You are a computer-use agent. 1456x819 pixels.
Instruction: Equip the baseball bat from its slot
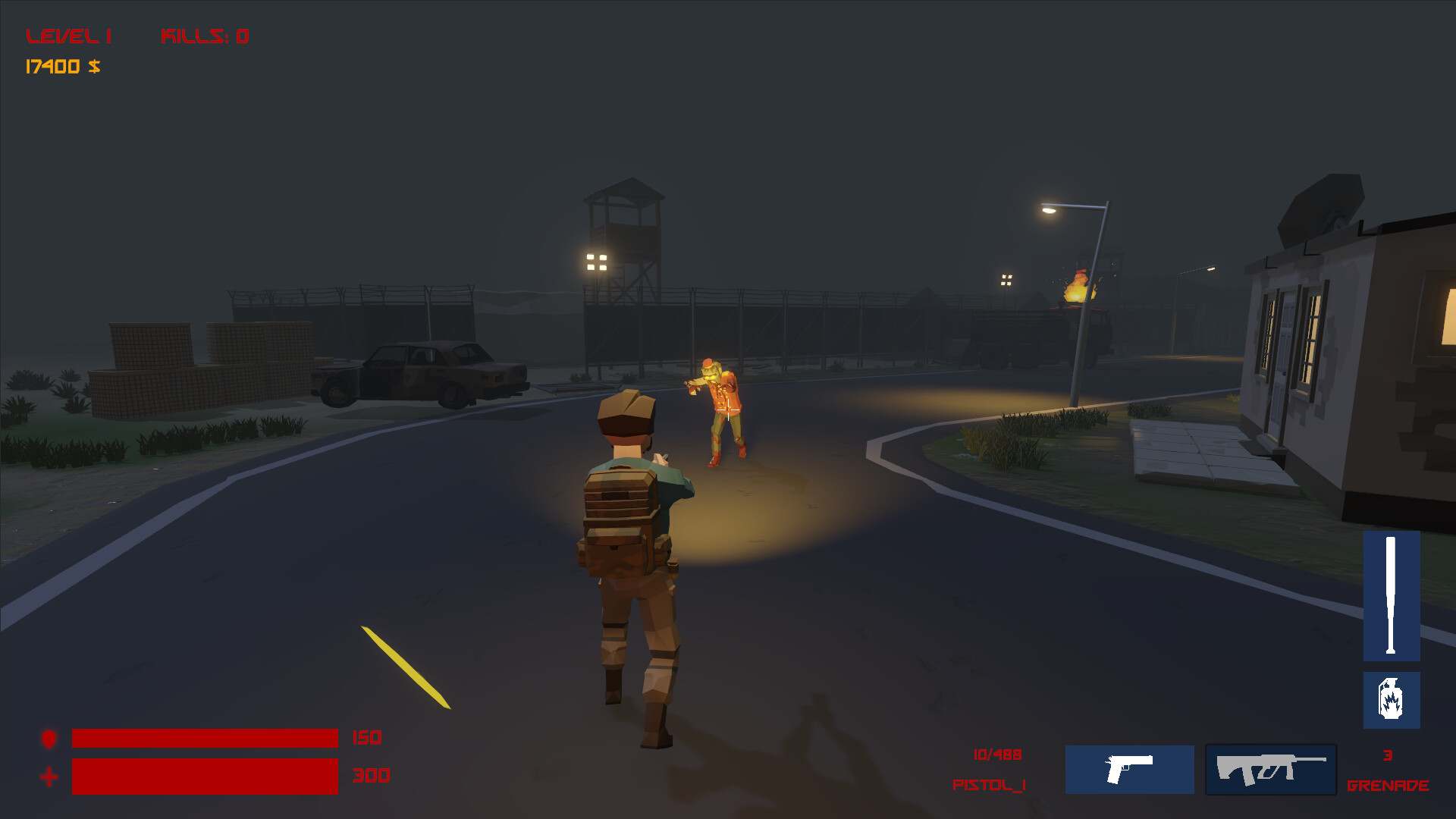click(1394, 595)
